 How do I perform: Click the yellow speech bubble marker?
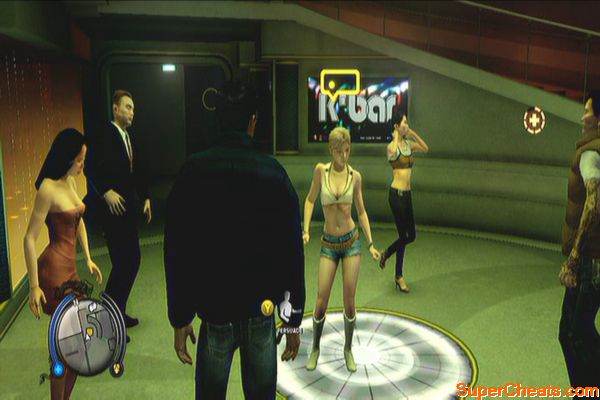(x=340, y=82)
